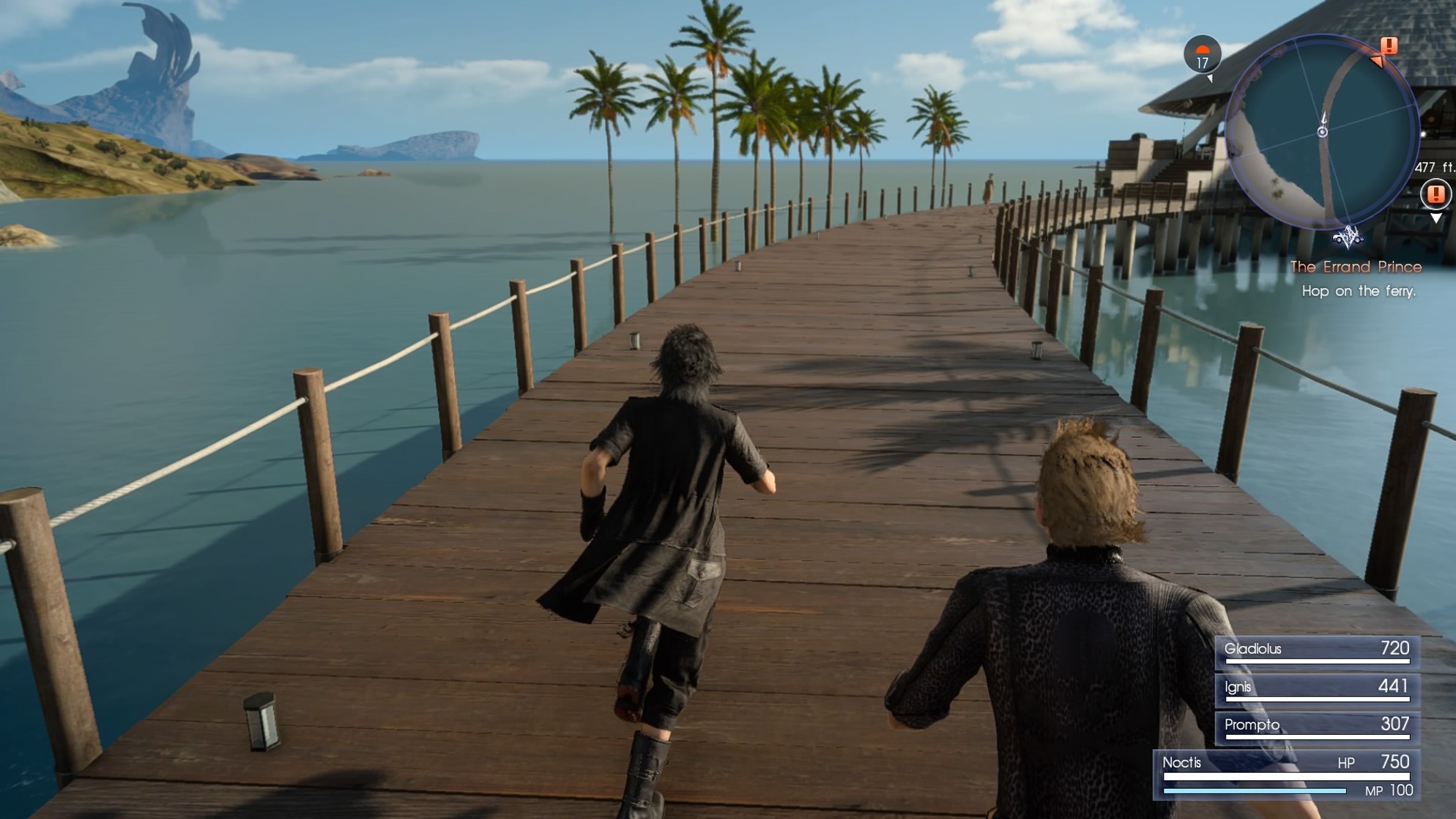Open the circular minimap

[x=1322, y=132]
